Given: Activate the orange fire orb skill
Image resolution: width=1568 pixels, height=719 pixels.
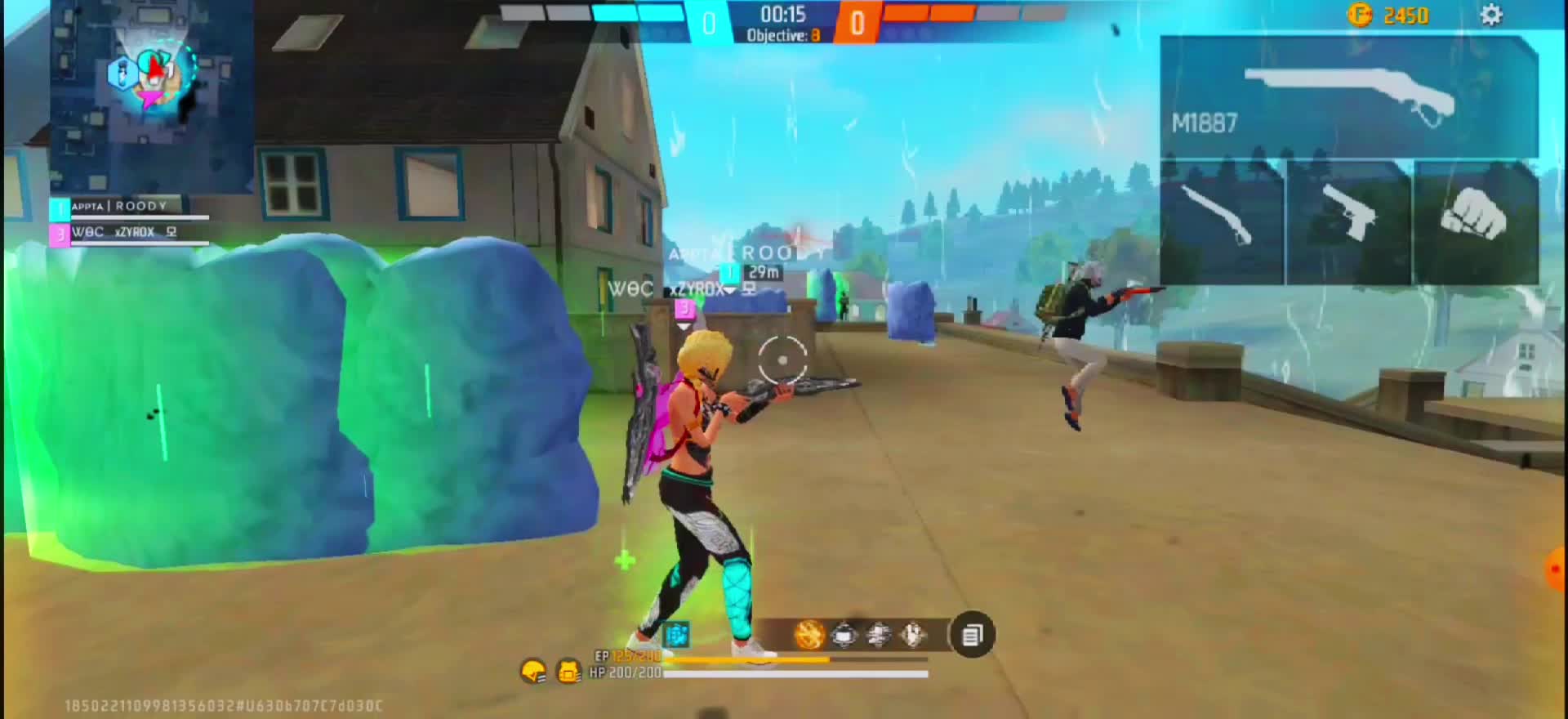Looking at the screenshot, I should click(x=809, y=635).
